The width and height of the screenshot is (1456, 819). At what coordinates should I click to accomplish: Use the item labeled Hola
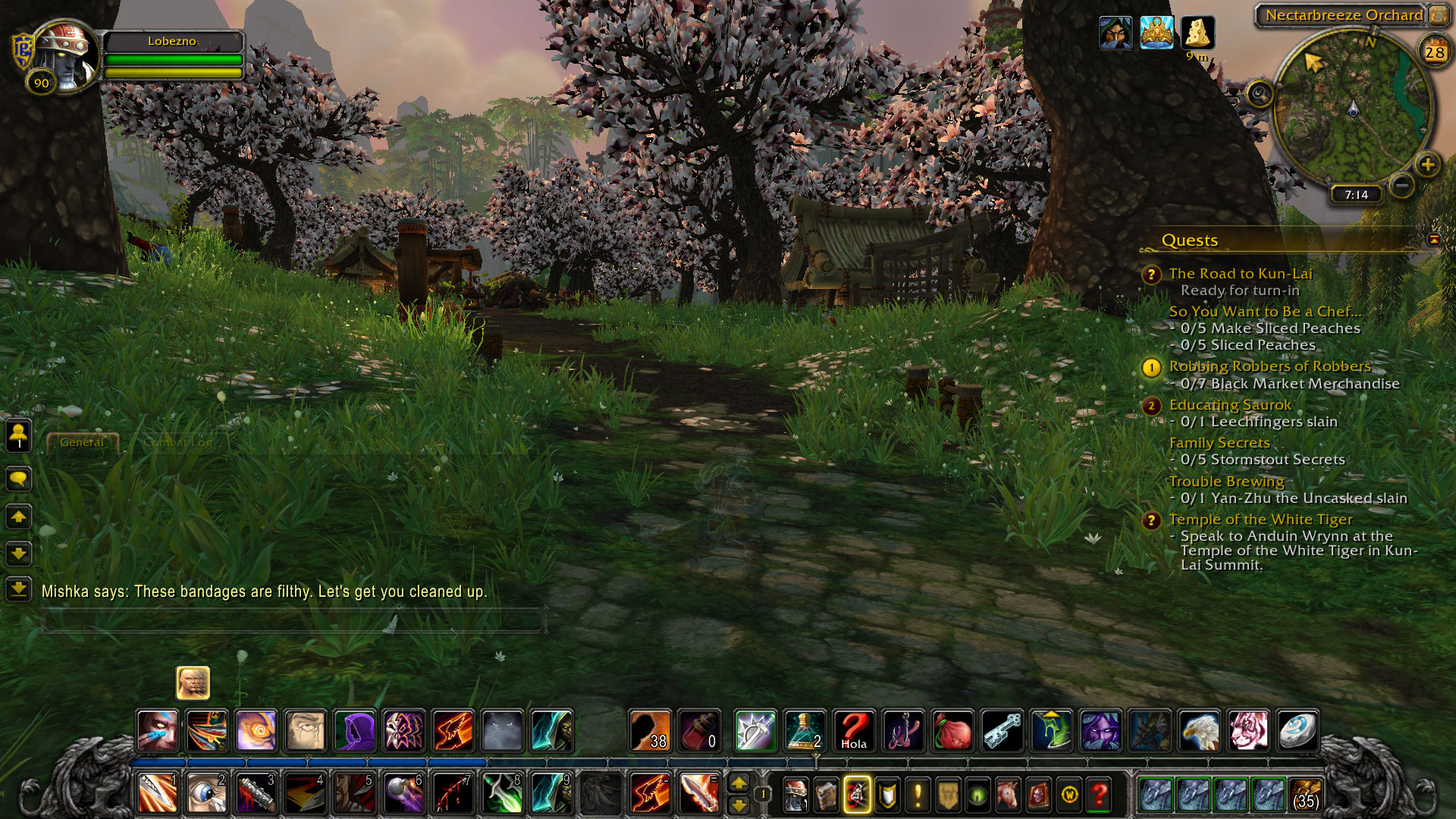tap(853, 730)
